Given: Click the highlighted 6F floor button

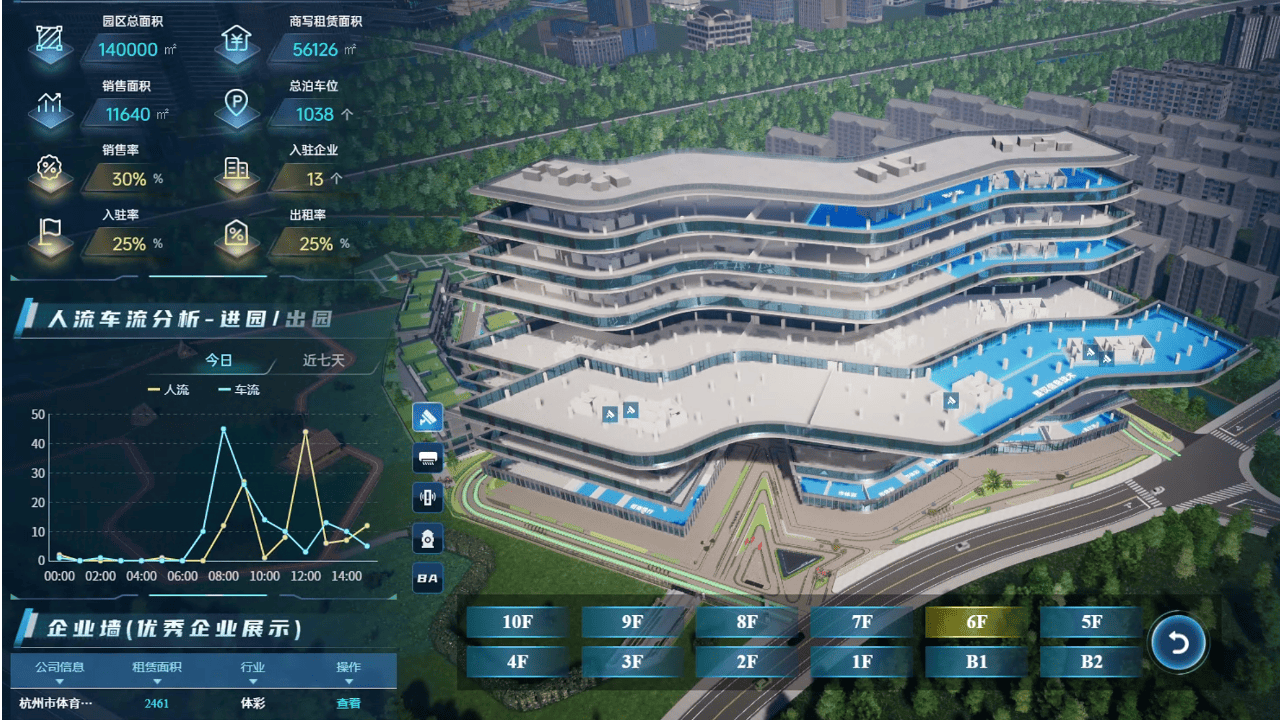Looking at the screenshot, I should point(977,622).
